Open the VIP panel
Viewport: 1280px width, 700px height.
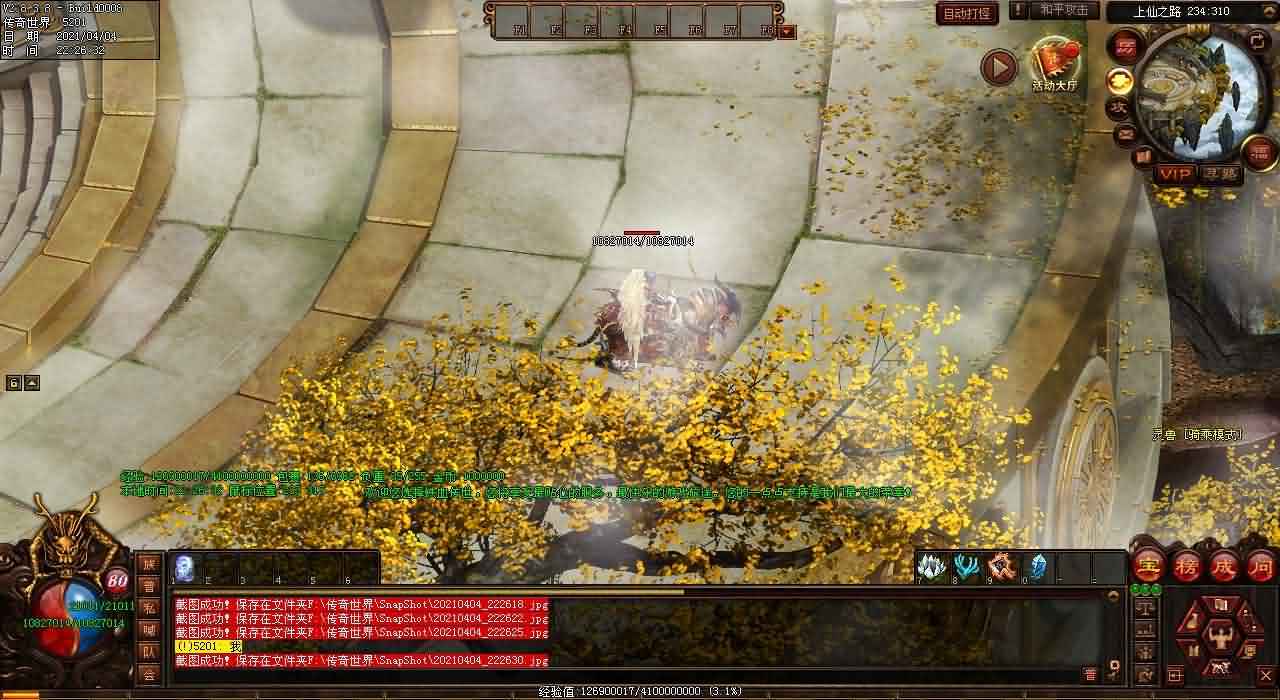1175,173
